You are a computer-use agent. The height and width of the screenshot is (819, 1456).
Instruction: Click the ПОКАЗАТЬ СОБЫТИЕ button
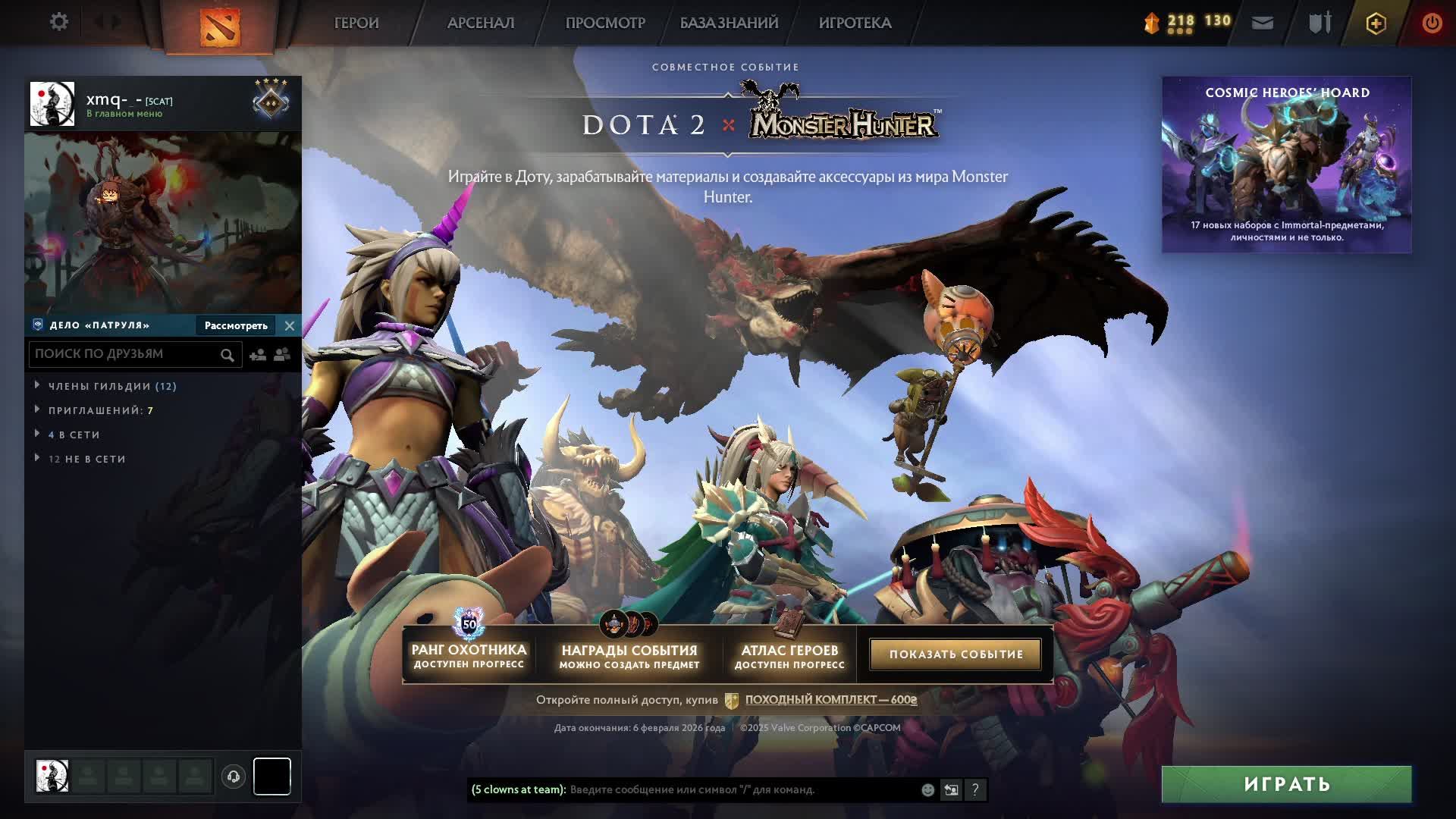[x=955, y=654]
